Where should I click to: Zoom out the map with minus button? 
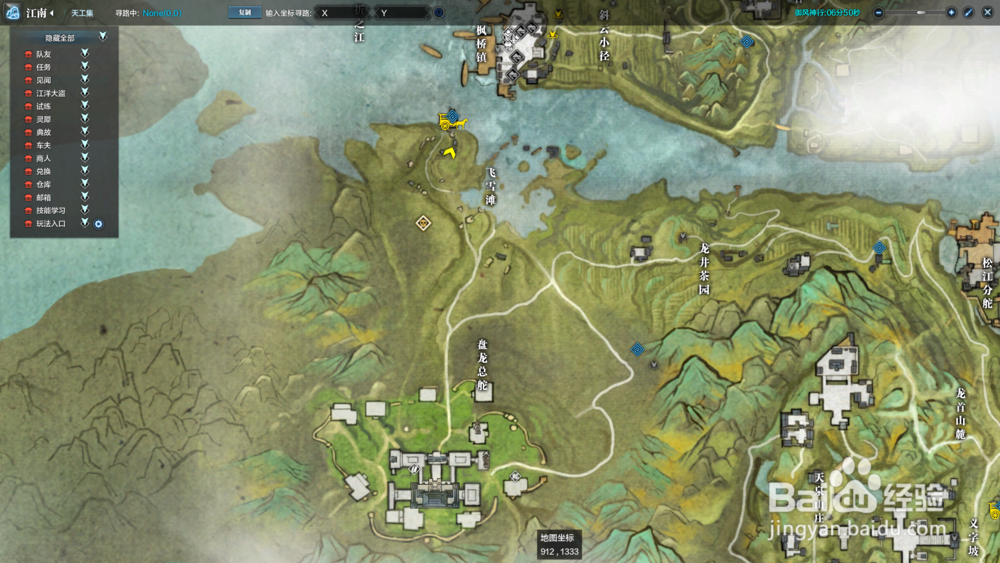[877, 13]
